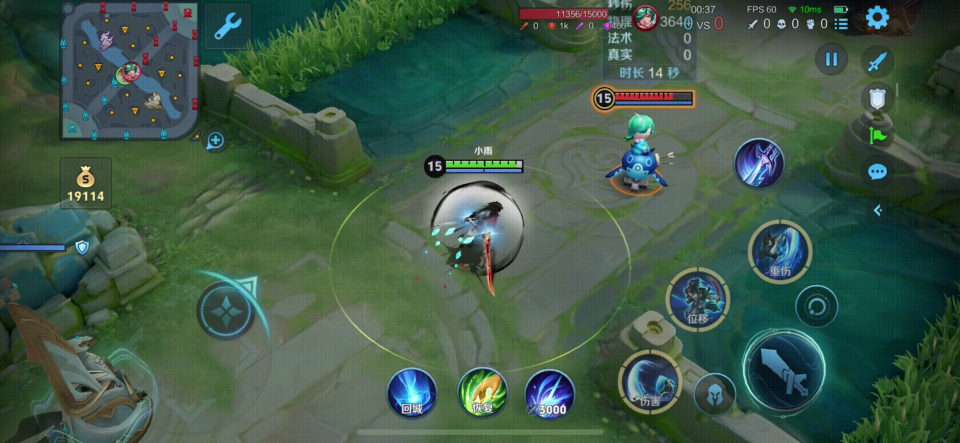
Task: Open the chat bubble quick messages
Action: click(x=877, y=172)
